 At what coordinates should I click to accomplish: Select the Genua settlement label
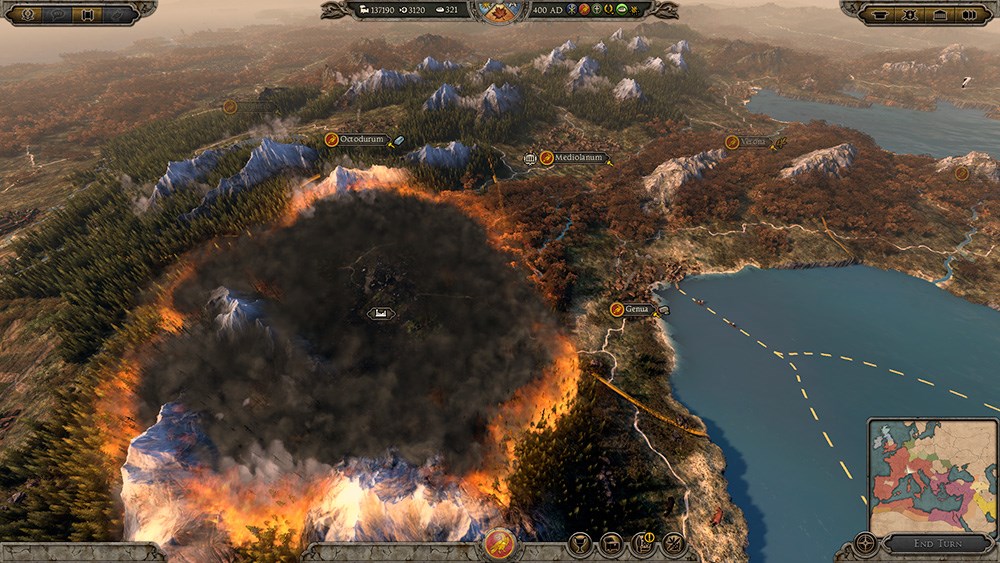(x=637, y=309)
